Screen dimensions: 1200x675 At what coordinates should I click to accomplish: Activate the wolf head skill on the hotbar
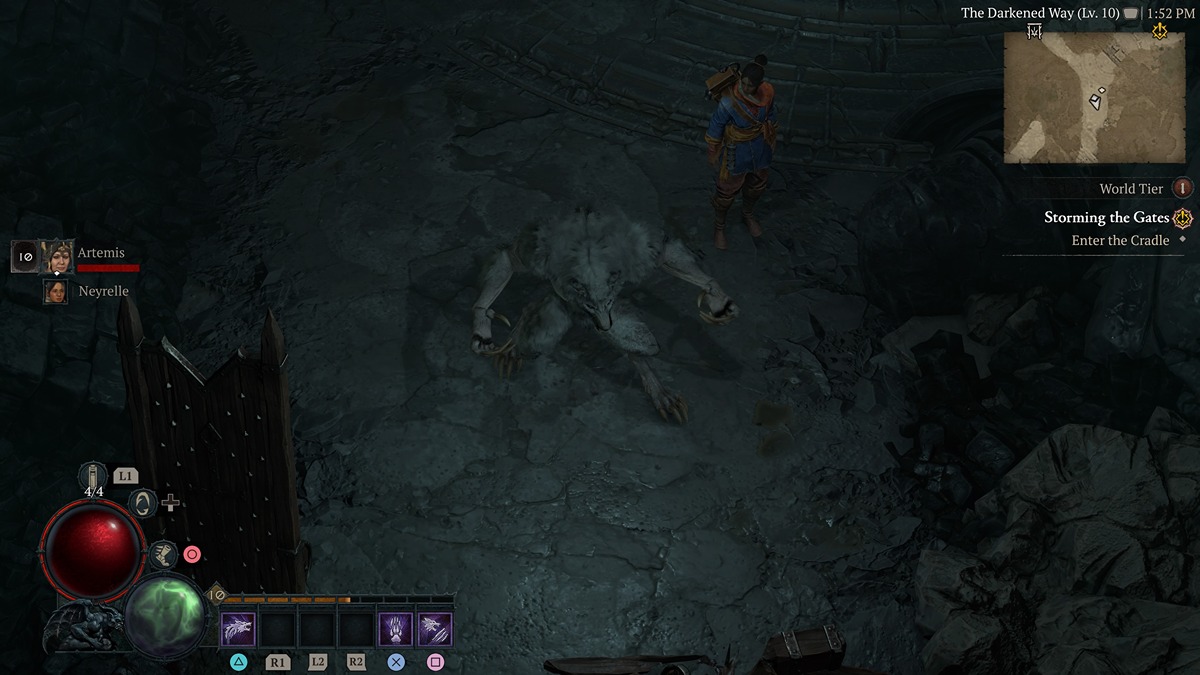click(x=238, y=630)
